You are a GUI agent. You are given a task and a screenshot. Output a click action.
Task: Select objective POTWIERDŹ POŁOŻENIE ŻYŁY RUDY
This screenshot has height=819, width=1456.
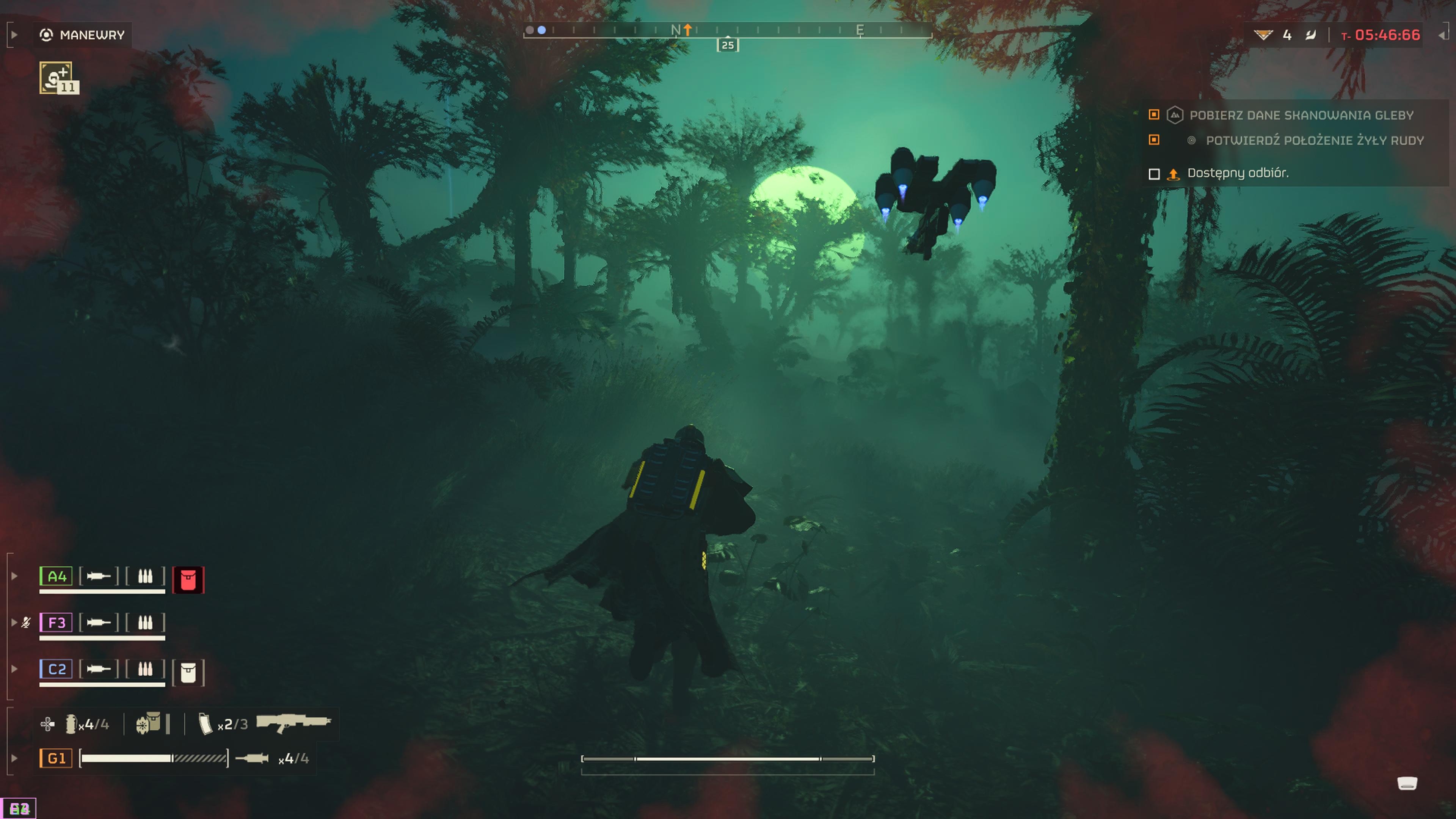(1314, 141)
